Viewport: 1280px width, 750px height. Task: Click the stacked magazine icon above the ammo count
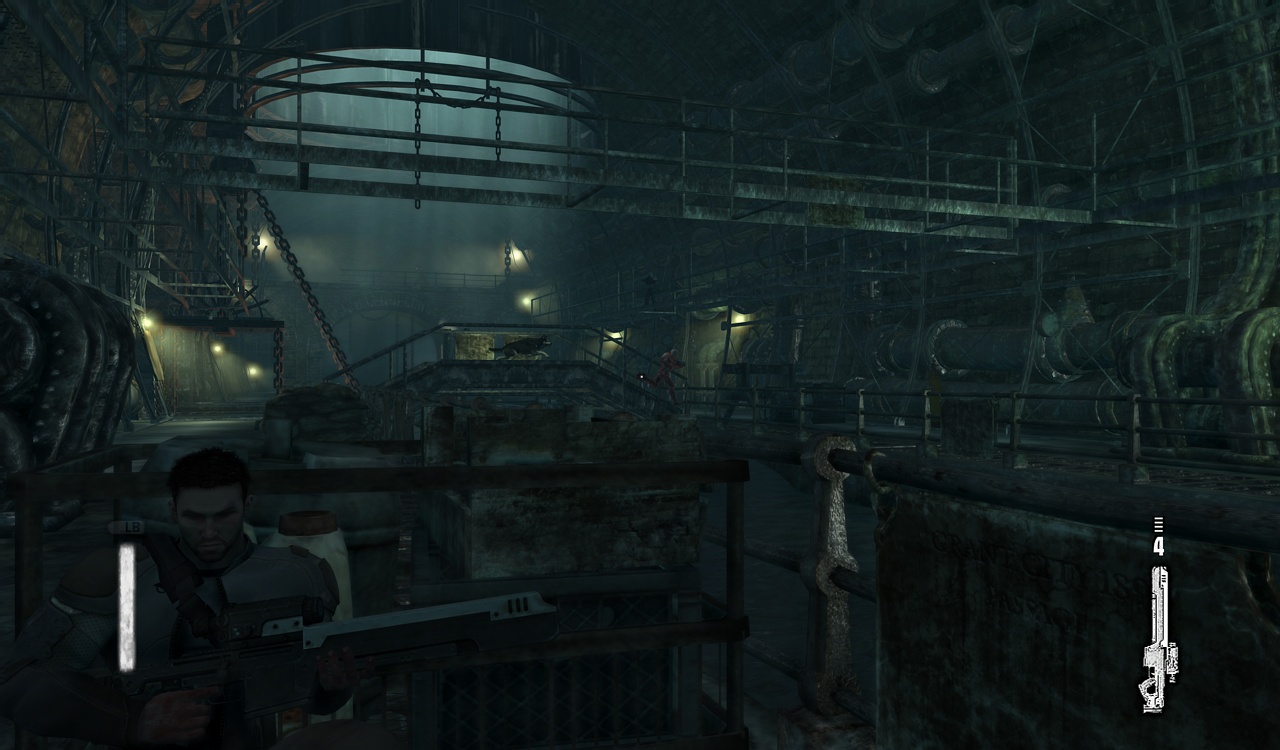1160,523
